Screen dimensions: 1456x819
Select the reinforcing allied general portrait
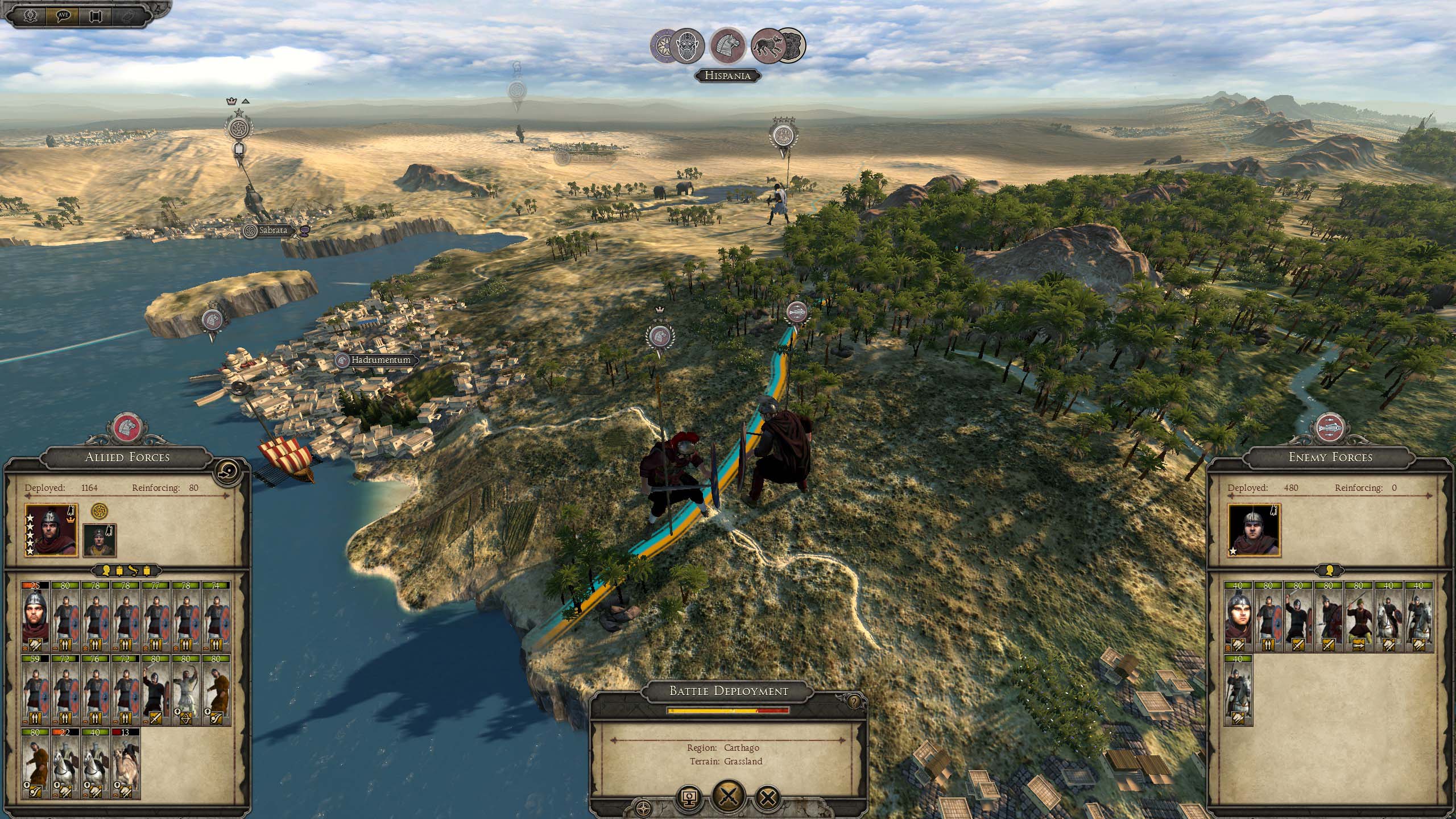tap(100, 540)
